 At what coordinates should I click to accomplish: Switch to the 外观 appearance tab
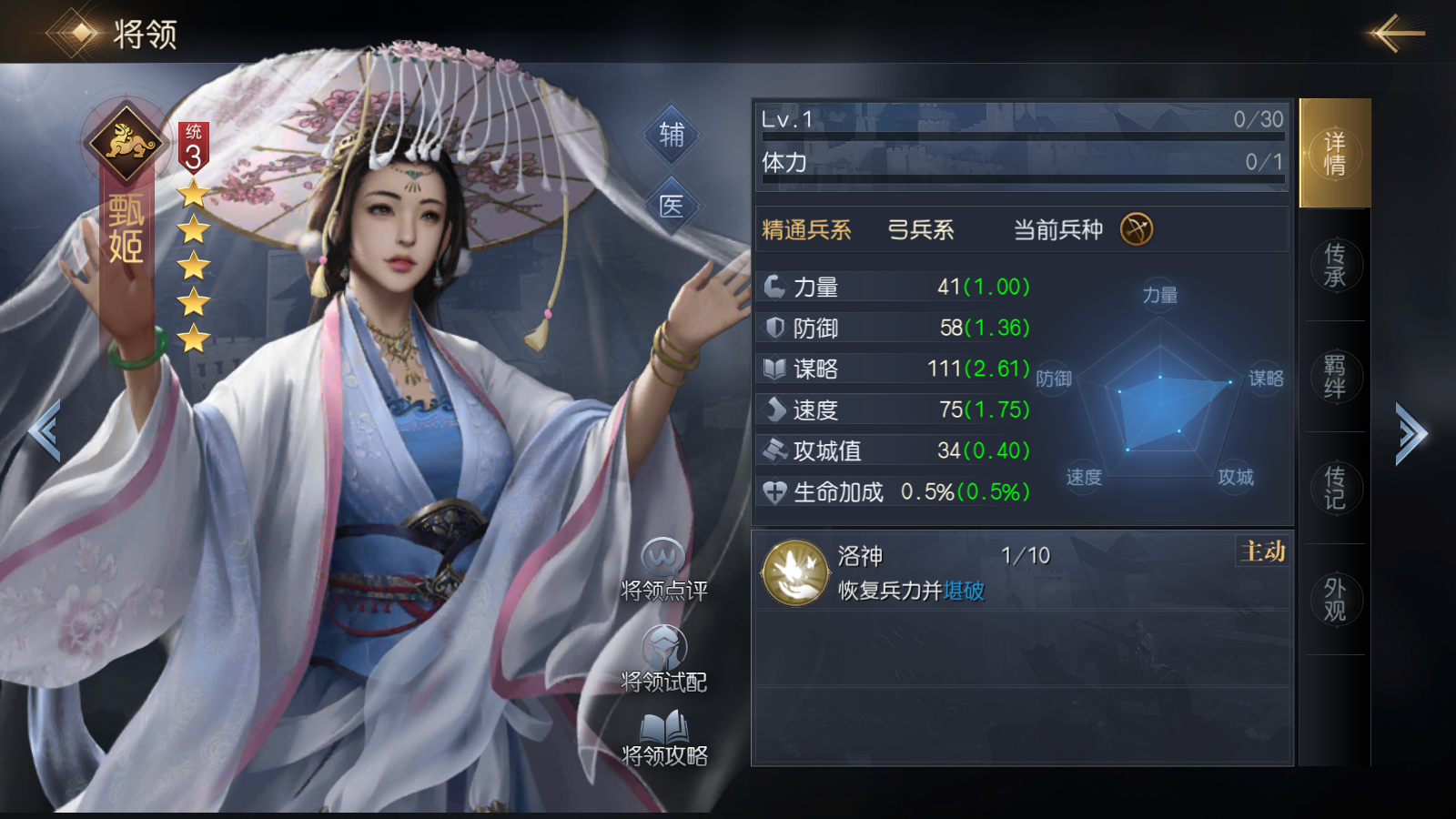point(1334,599)
